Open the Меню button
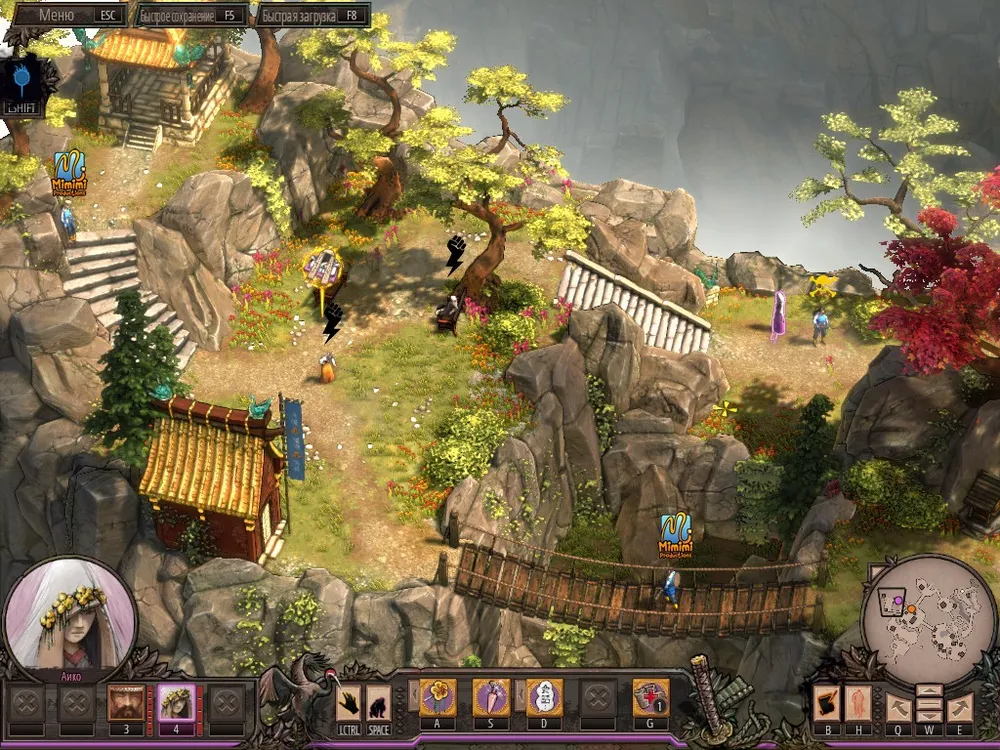This screenshot has height=750, width=1000. pyautogui.click(x=66, y=15)
